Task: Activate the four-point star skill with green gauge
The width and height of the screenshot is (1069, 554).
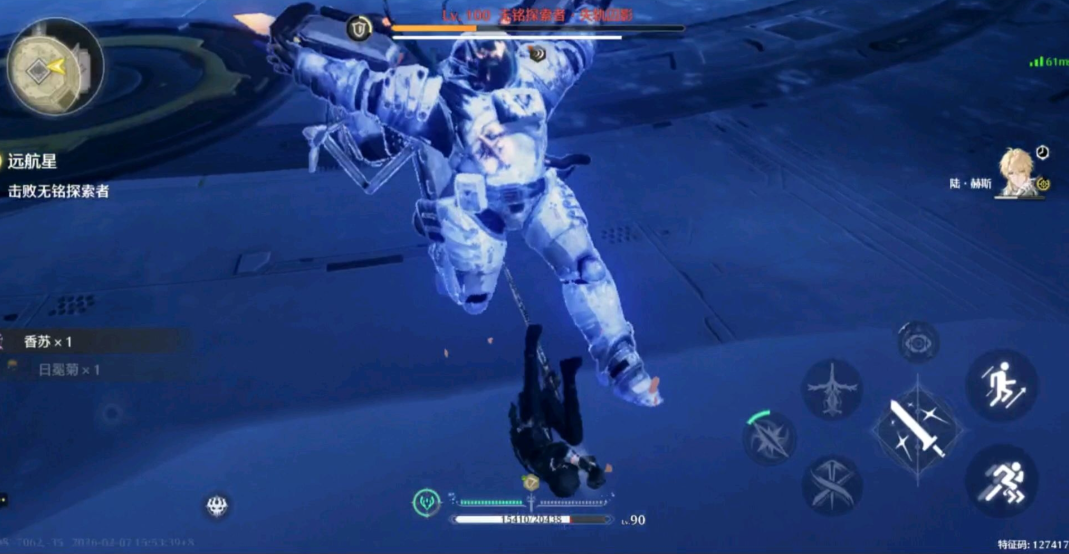Action: point(770,438)
